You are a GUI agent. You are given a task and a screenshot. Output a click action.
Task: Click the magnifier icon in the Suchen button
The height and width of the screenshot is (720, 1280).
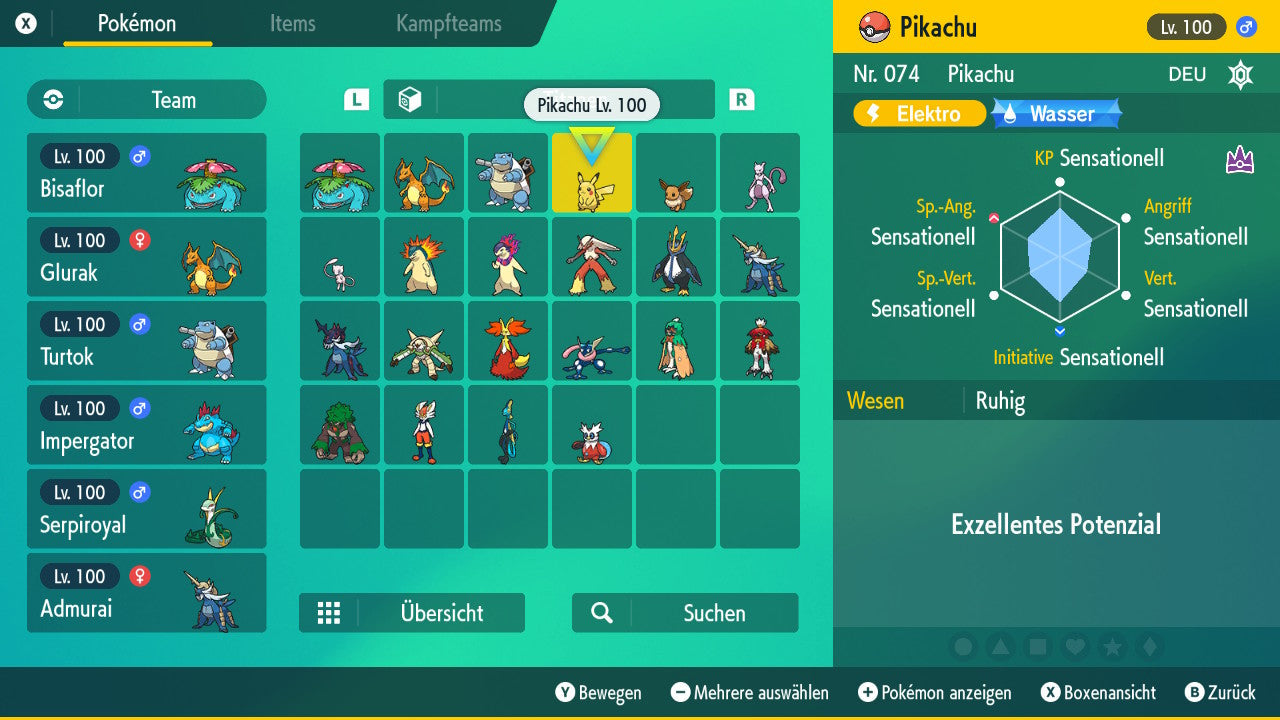[x=601, y=613]
